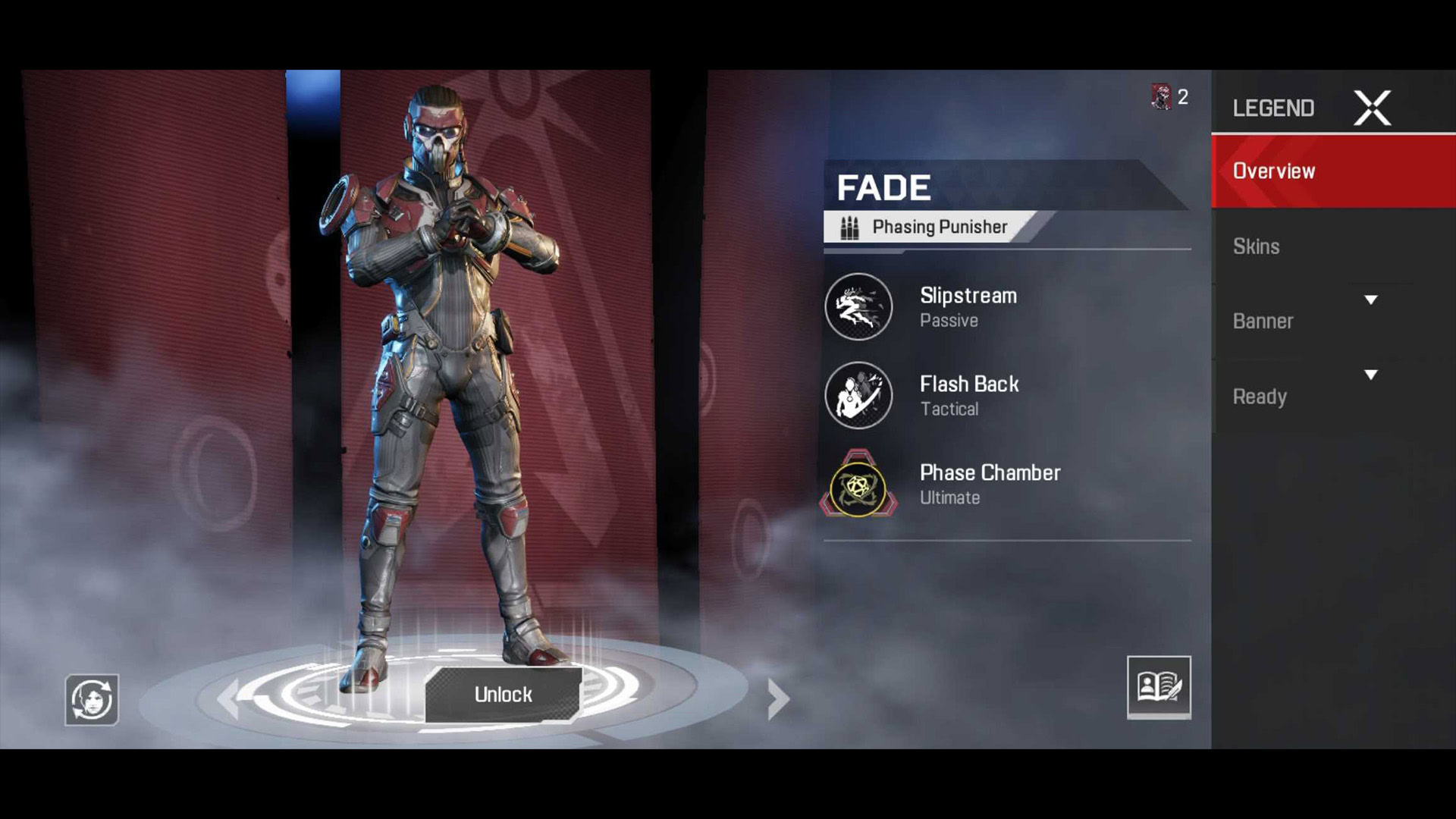The image size is (1456, 819).
Task: View the Phase Chamber ultimate ability
Action: 859,485
